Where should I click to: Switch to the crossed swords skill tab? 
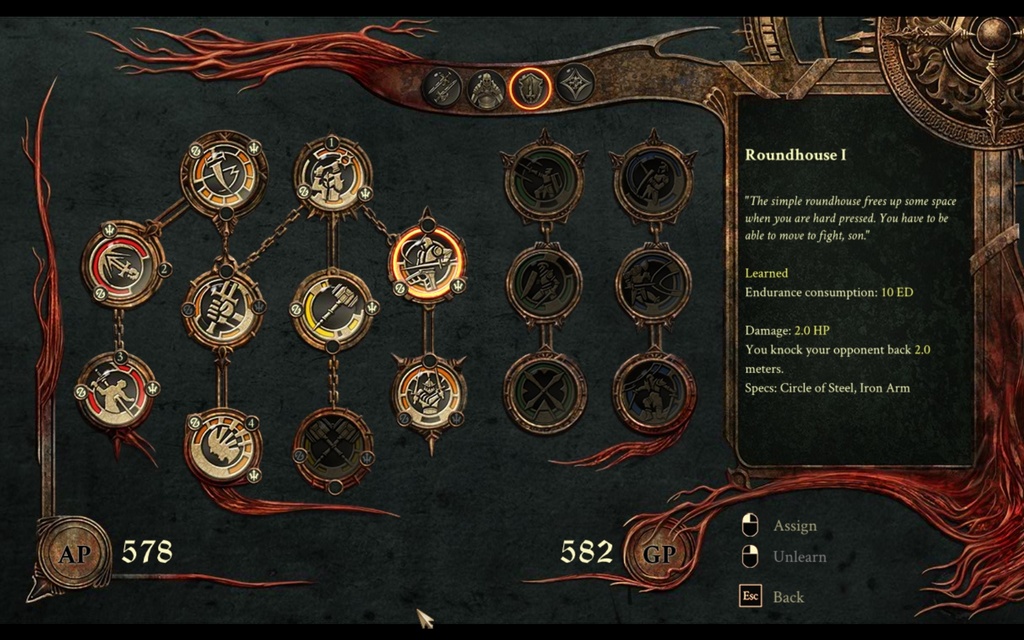(442, 87)
